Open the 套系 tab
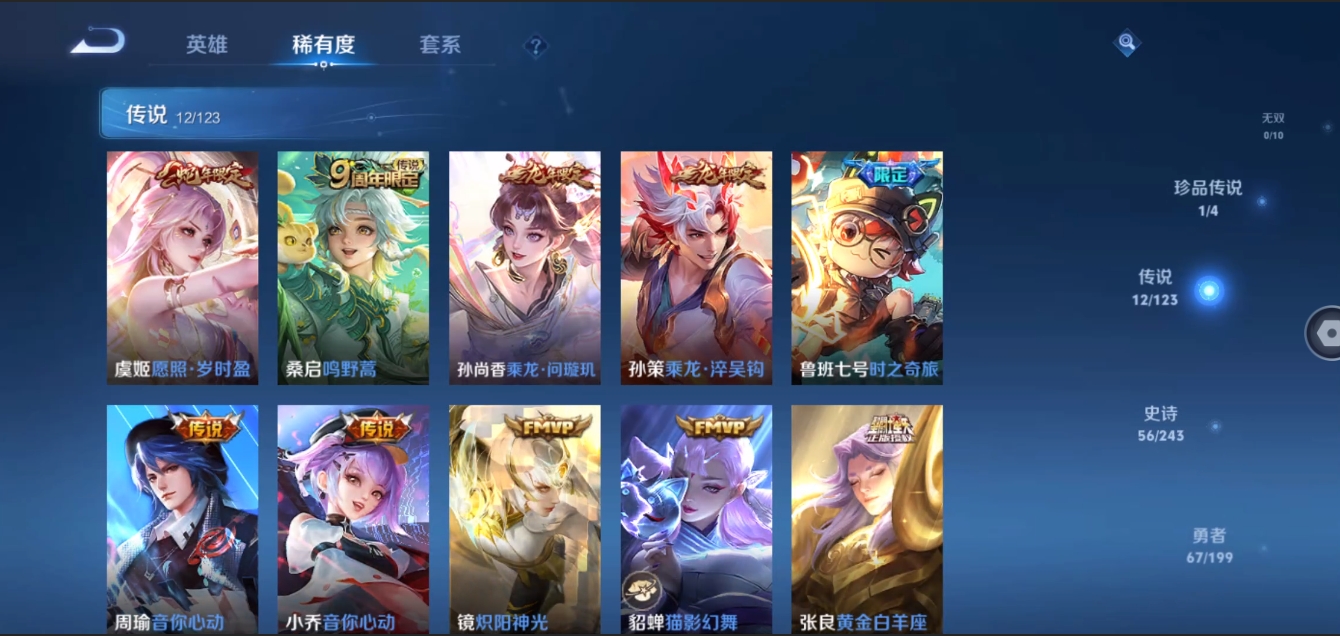Screen dimensions: 1340x636 point(440,45)
